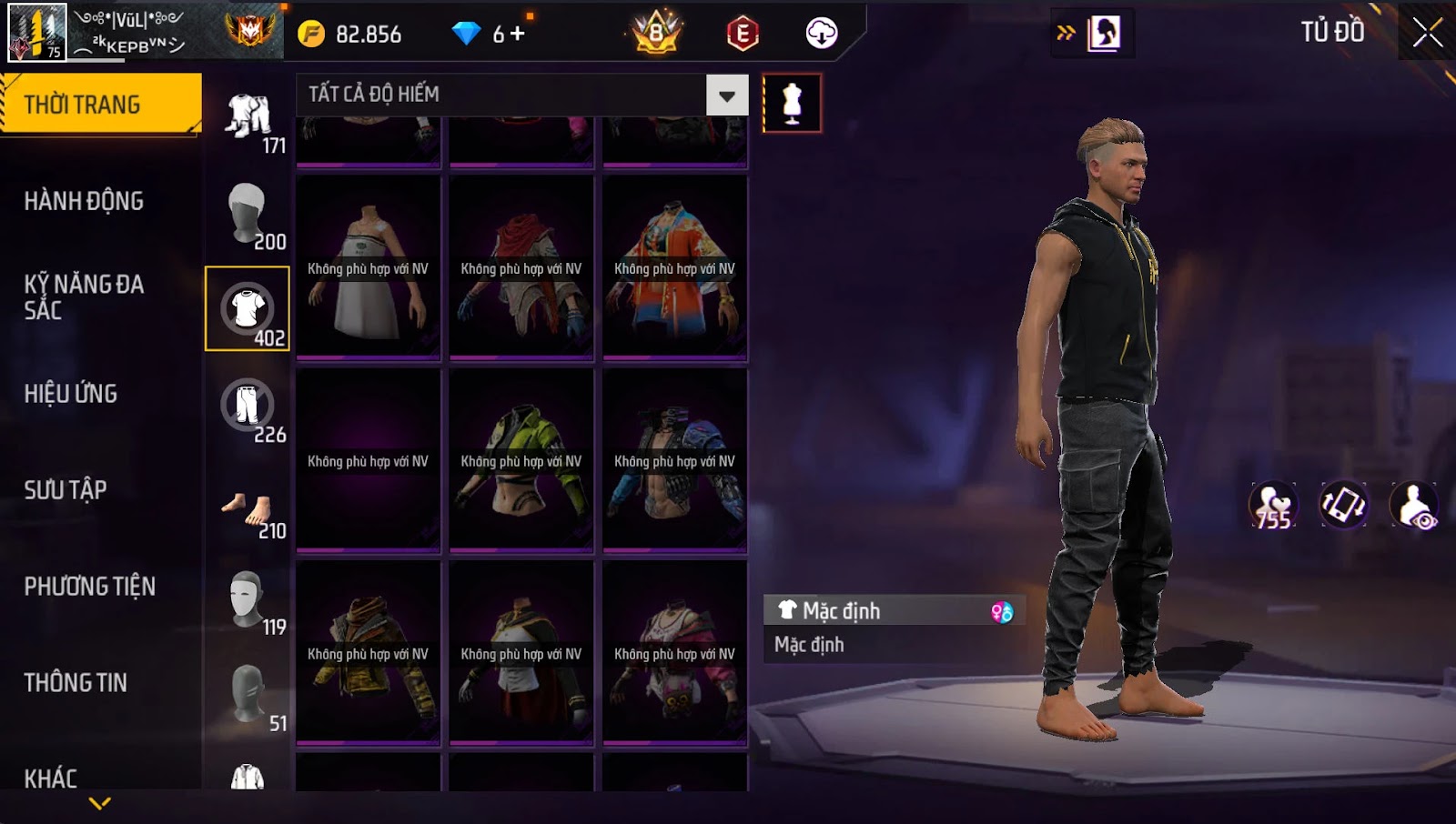Open the Khác tab
Image resolution: width=1456 pixels, height=824 pixels.
coord(51,779)
